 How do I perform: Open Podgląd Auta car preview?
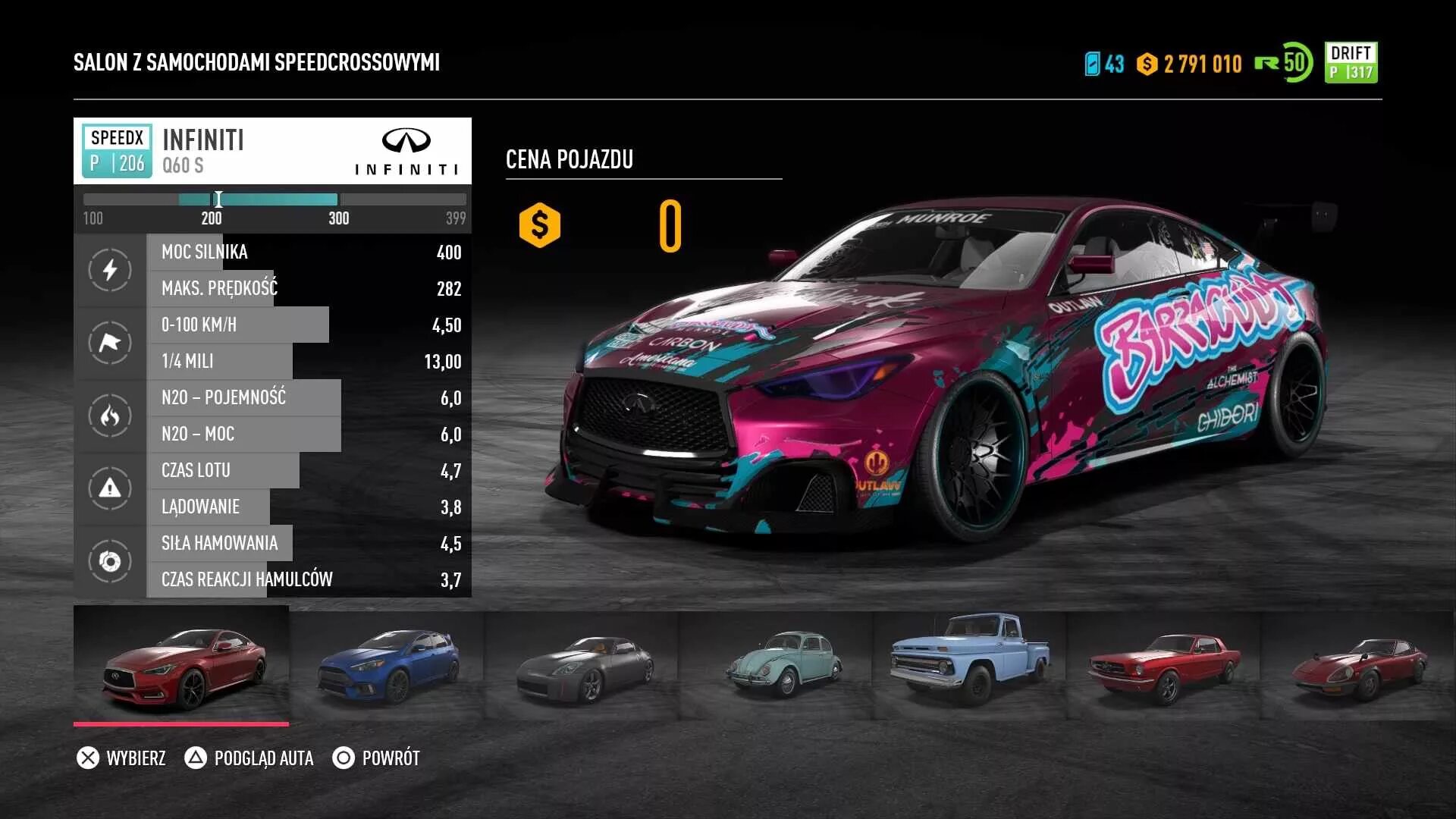249,758
